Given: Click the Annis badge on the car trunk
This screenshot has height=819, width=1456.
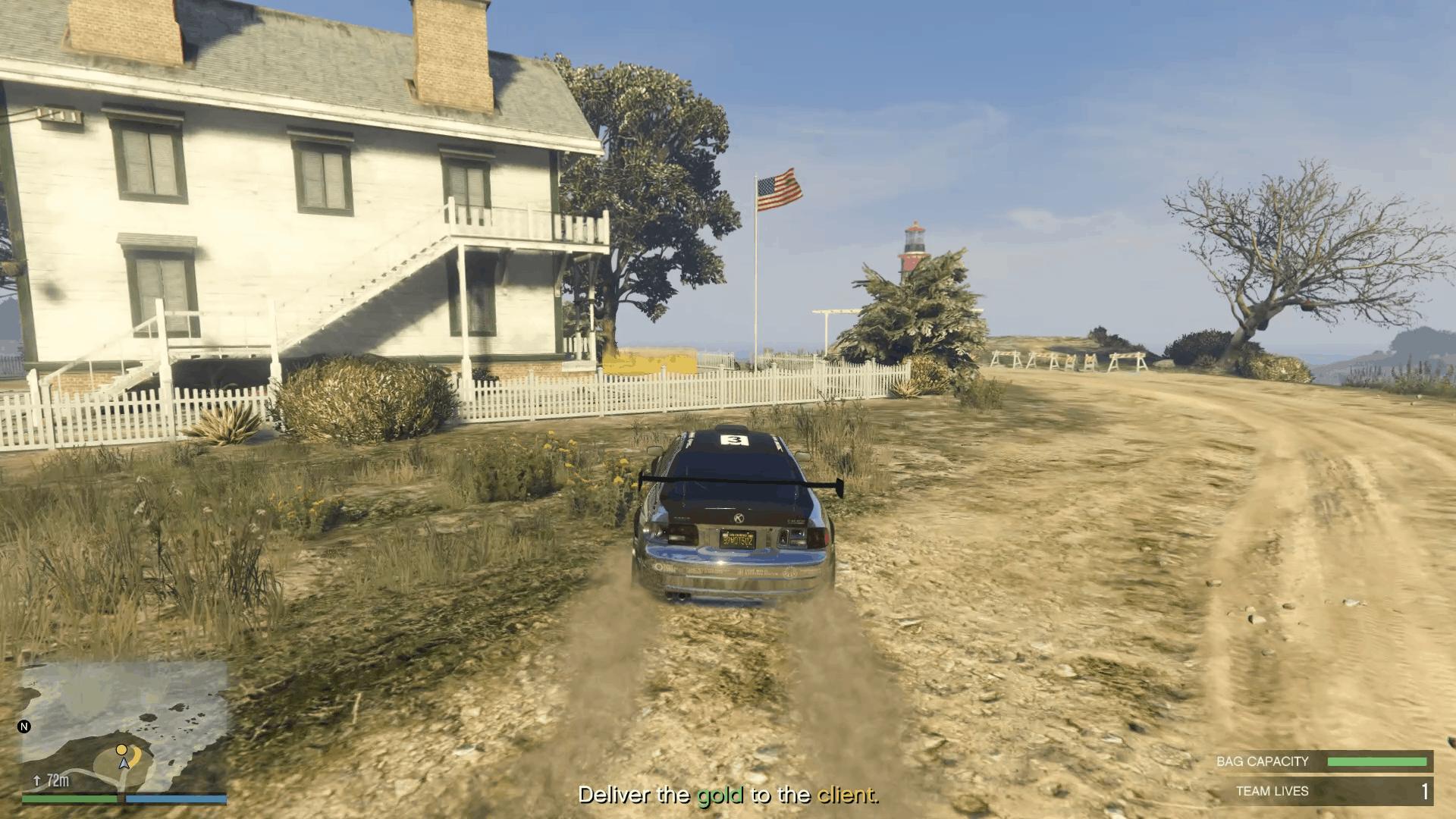Looking at the screenshot, I should tap(738, 518).
